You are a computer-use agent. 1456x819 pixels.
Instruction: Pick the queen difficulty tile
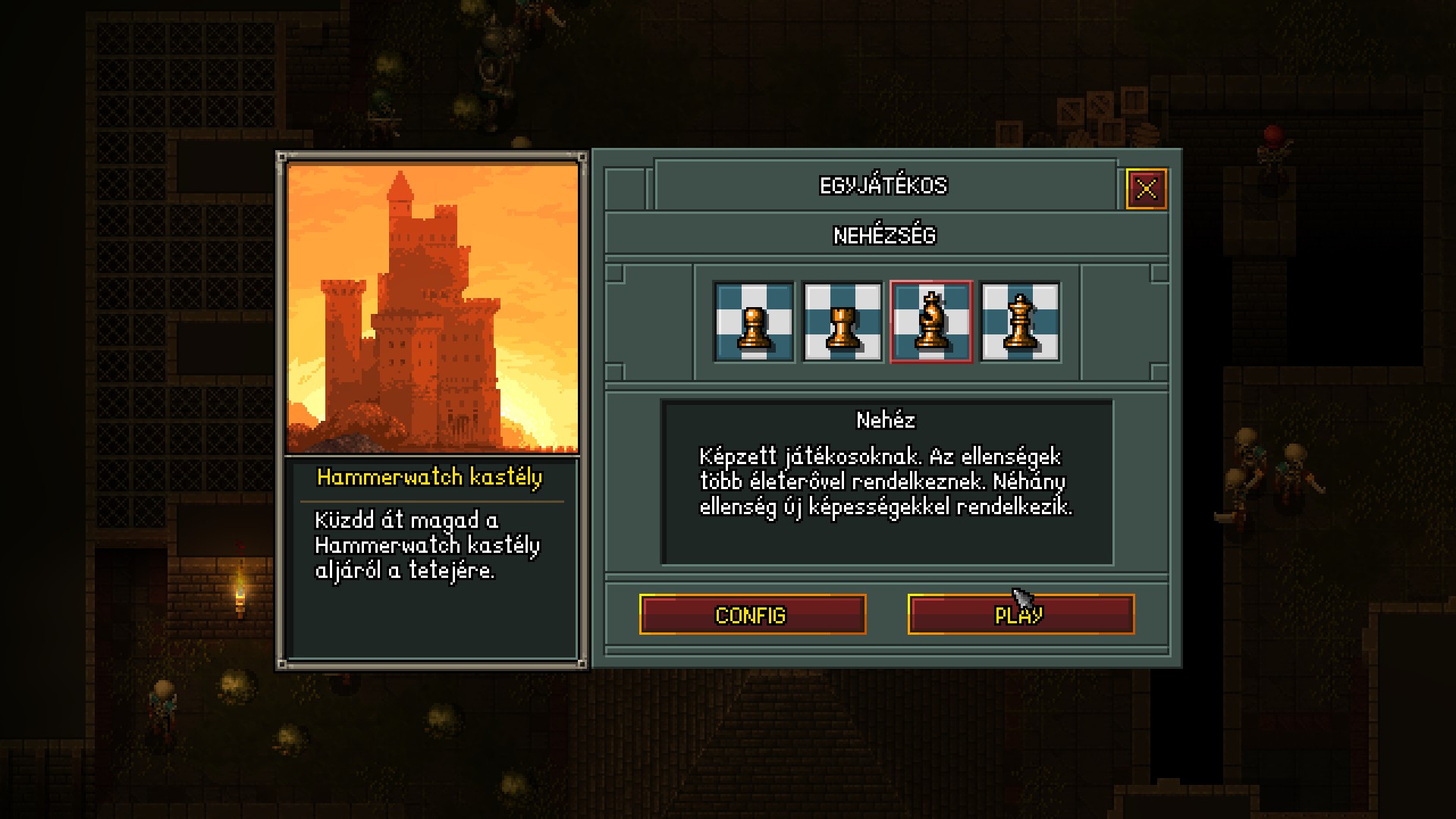pos(1020,322)
